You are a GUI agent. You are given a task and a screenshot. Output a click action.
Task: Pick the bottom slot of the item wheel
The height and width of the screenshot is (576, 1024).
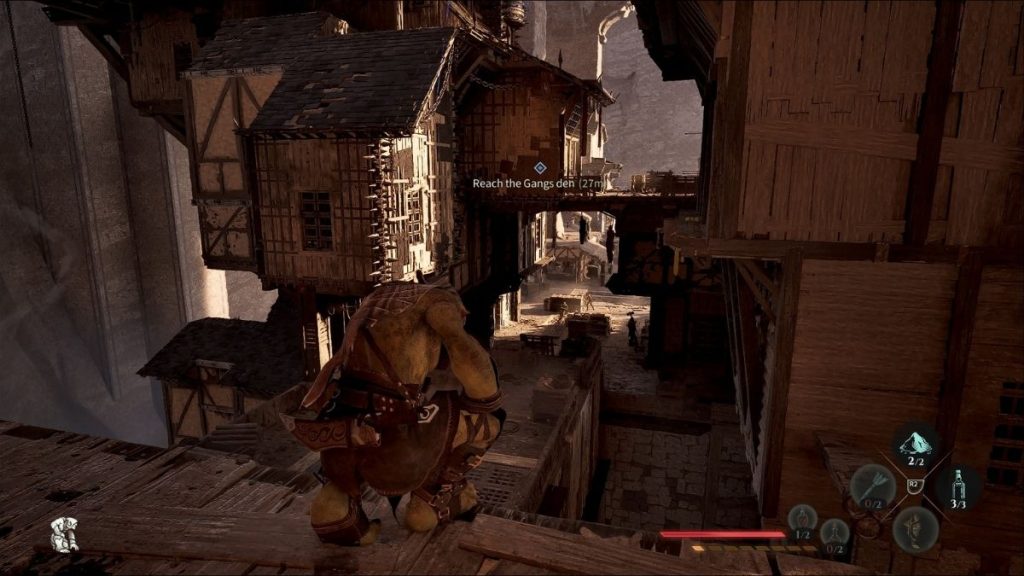[x=914, y=528]
